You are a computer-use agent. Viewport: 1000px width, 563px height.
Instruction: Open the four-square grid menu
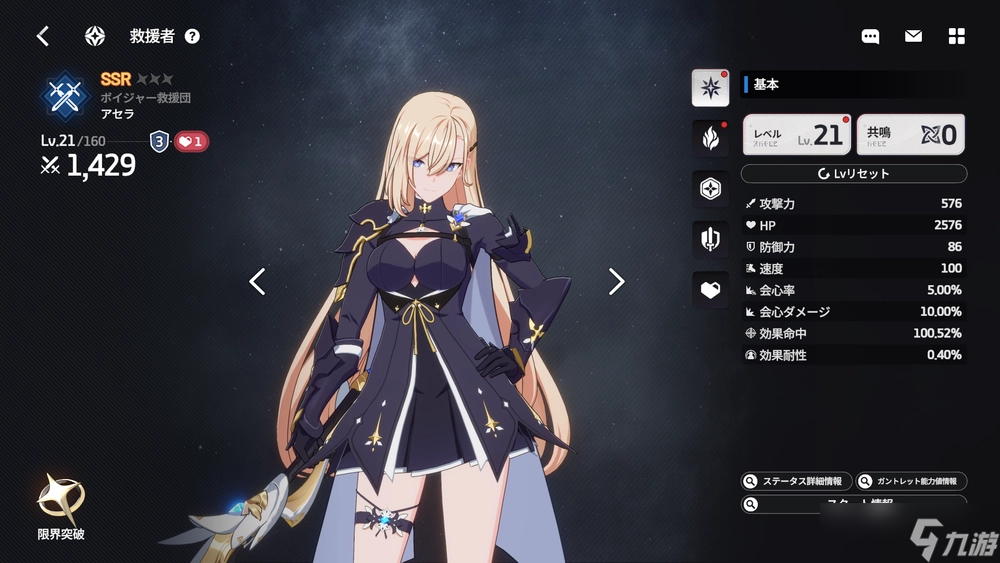(x=957, y=36)
